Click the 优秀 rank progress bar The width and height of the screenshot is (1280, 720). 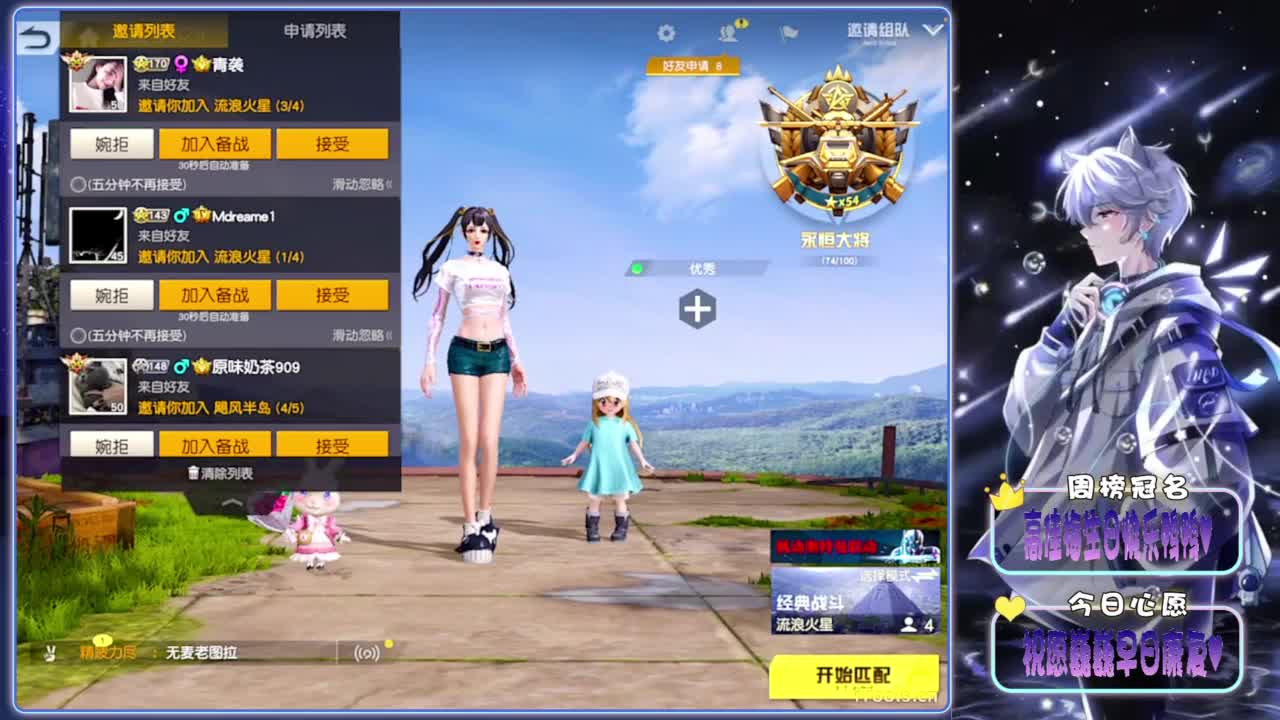point(700,267)
